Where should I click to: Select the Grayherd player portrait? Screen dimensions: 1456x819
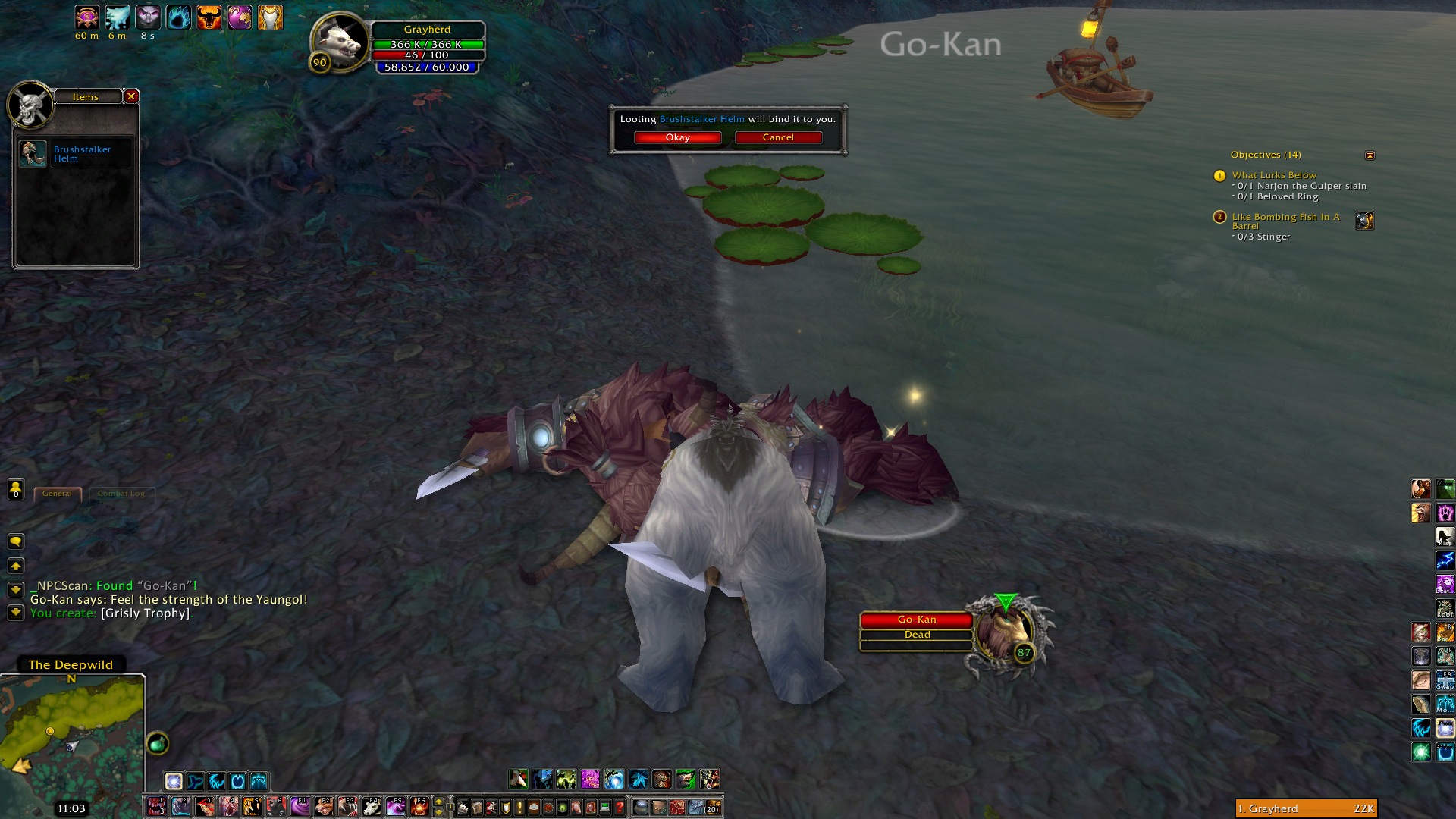pos(339,43)
